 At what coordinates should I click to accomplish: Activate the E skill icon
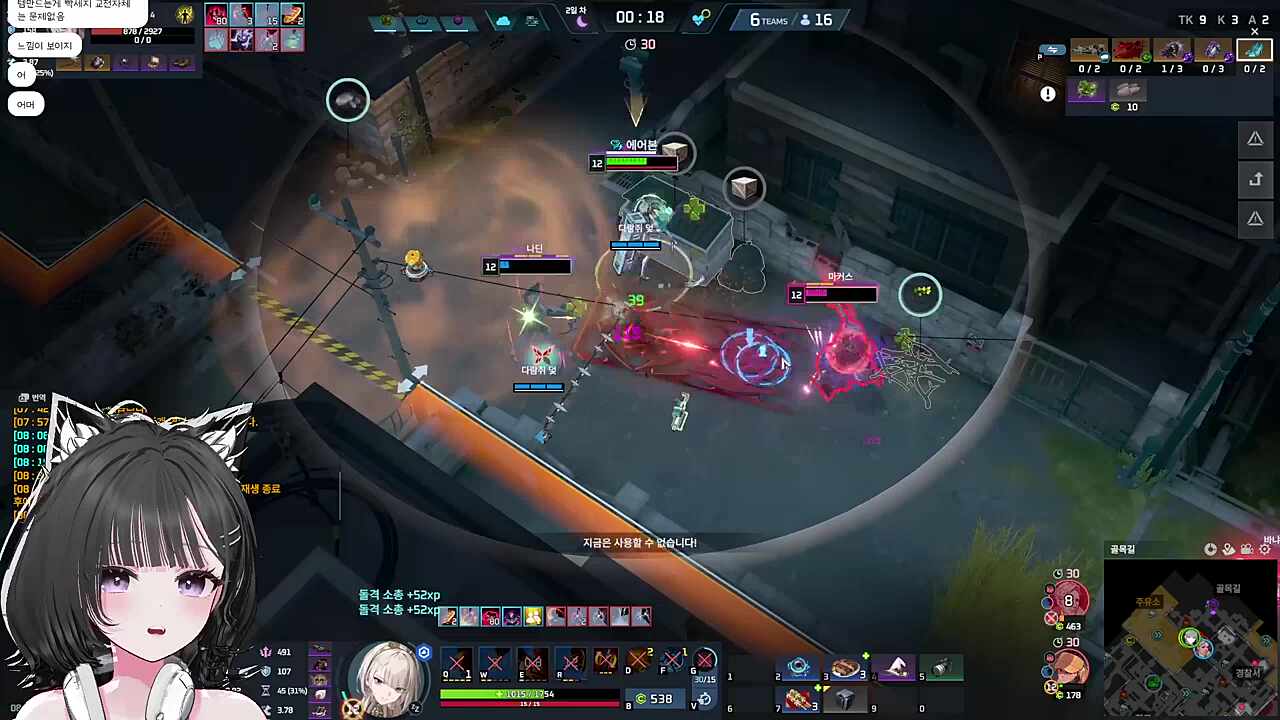(533, 662)
